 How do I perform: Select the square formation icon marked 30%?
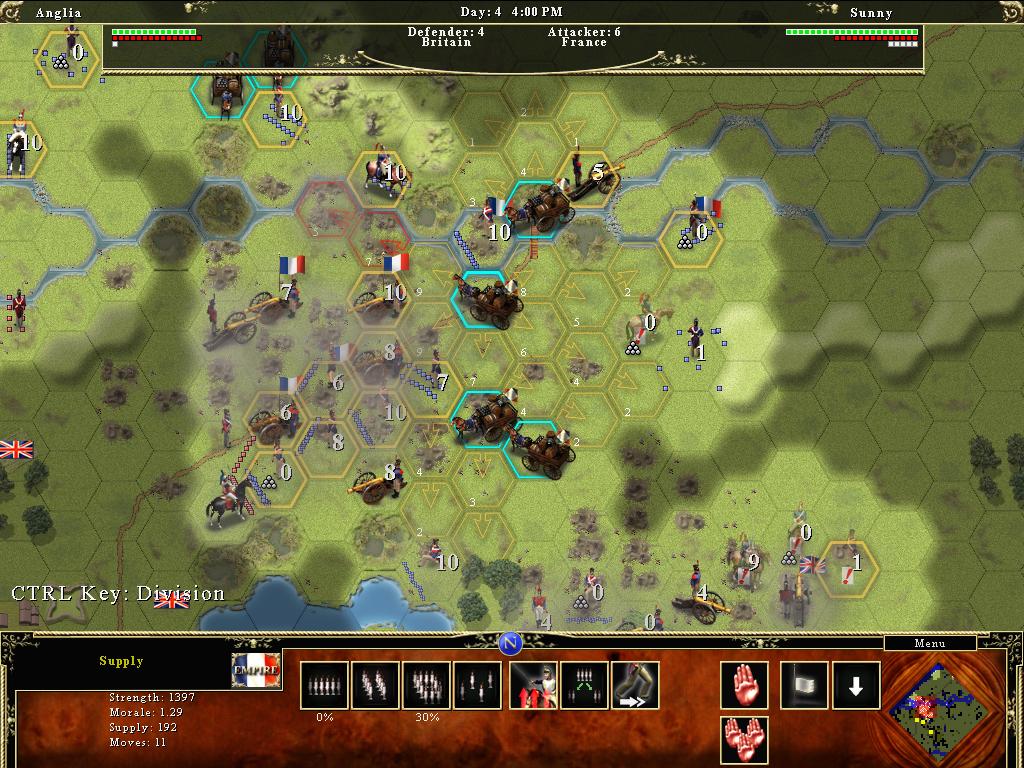(x=426, y=685)
